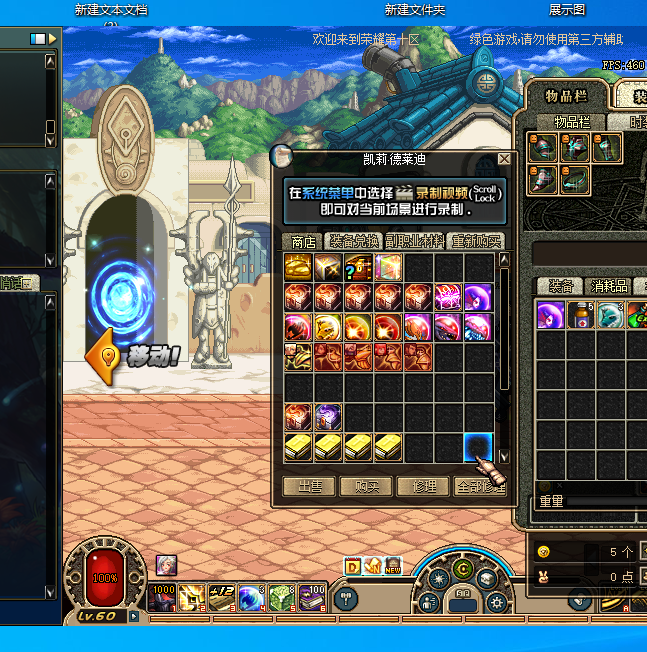Viewport: 647px width, 652px height.
Task: Open the top-level 物品栏 inventory panel tab
Action: coord(565,96)
